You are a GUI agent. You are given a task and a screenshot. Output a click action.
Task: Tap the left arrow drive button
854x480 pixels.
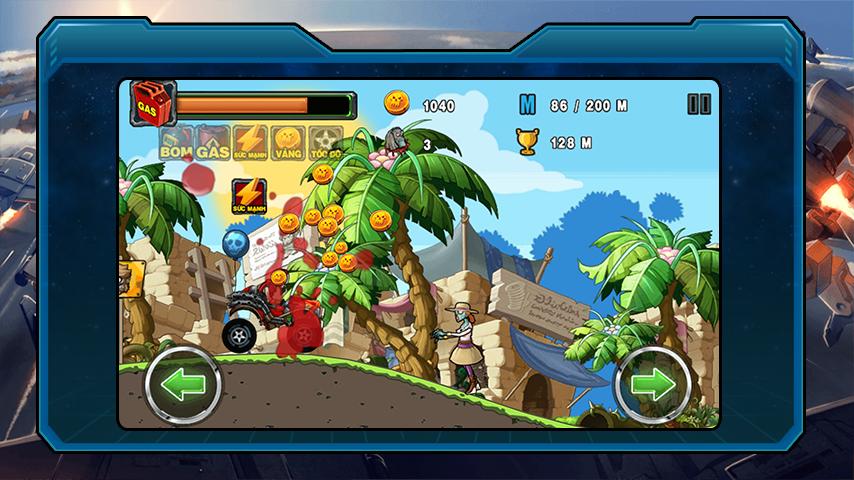pyautogui.click(x=182, y=385)
